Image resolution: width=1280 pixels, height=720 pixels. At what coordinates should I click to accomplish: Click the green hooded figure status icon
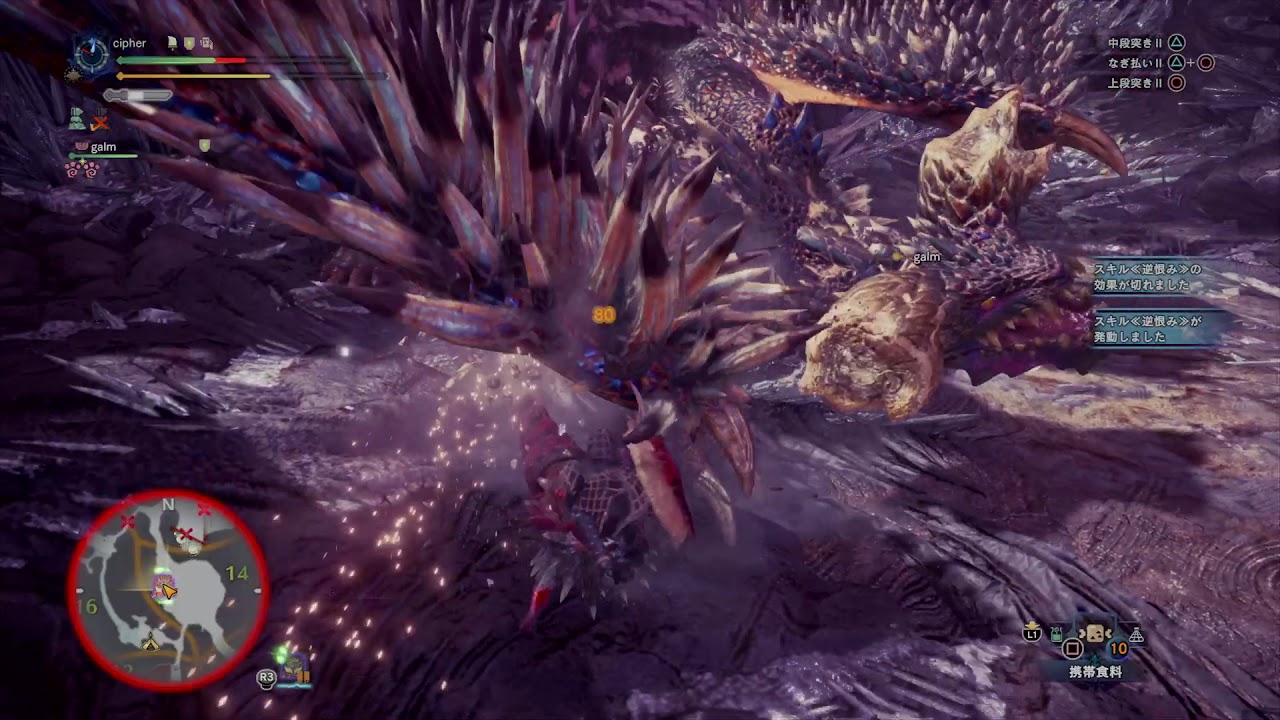tap(77, 120)
